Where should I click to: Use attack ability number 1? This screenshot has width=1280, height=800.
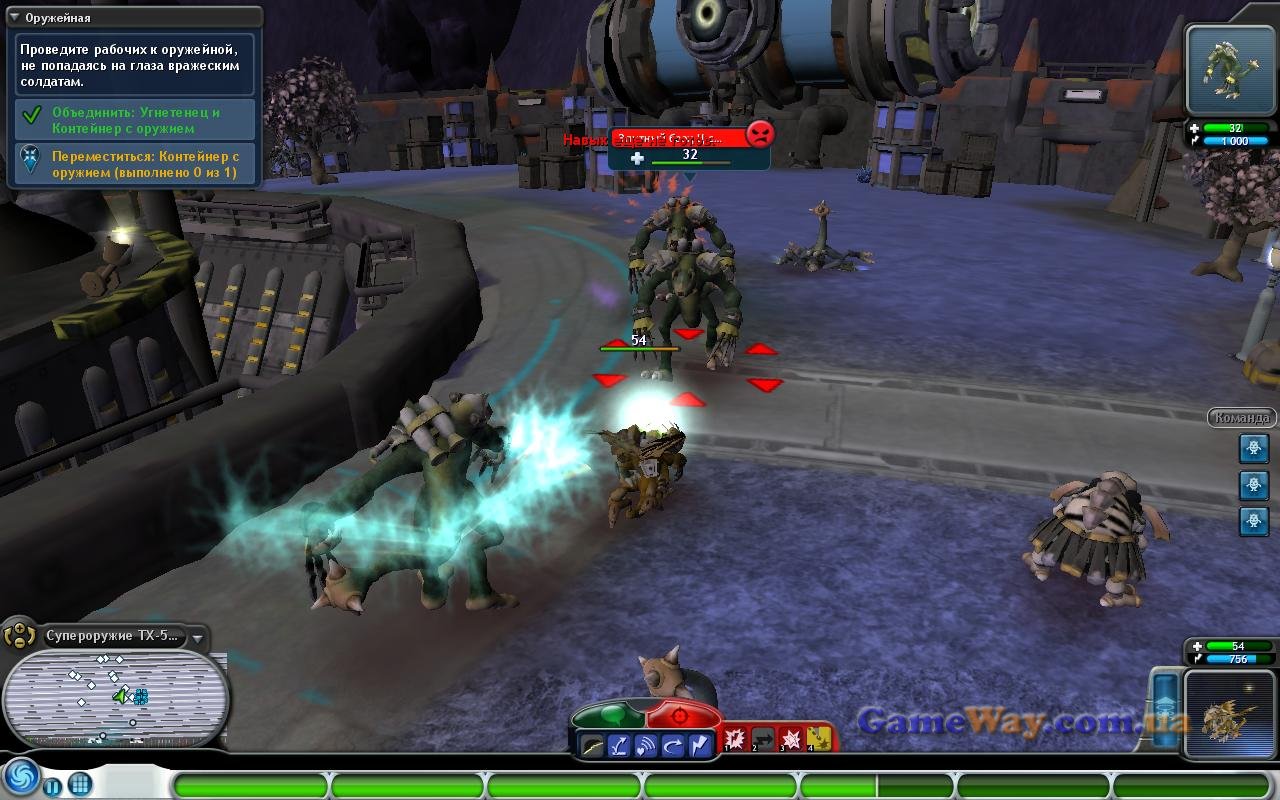pos(735,739)
